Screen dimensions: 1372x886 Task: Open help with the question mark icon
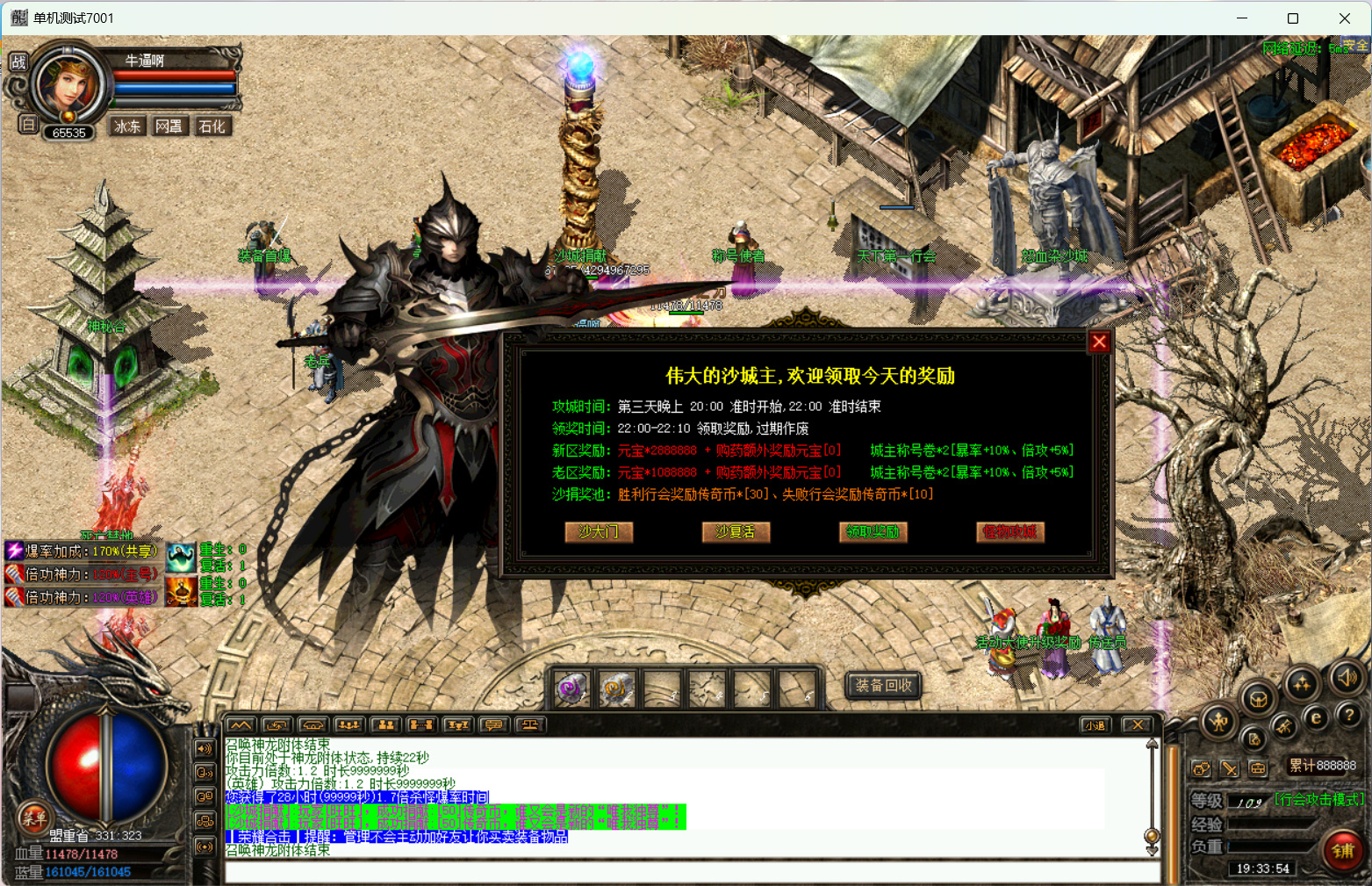click(x=1349, y=716)
